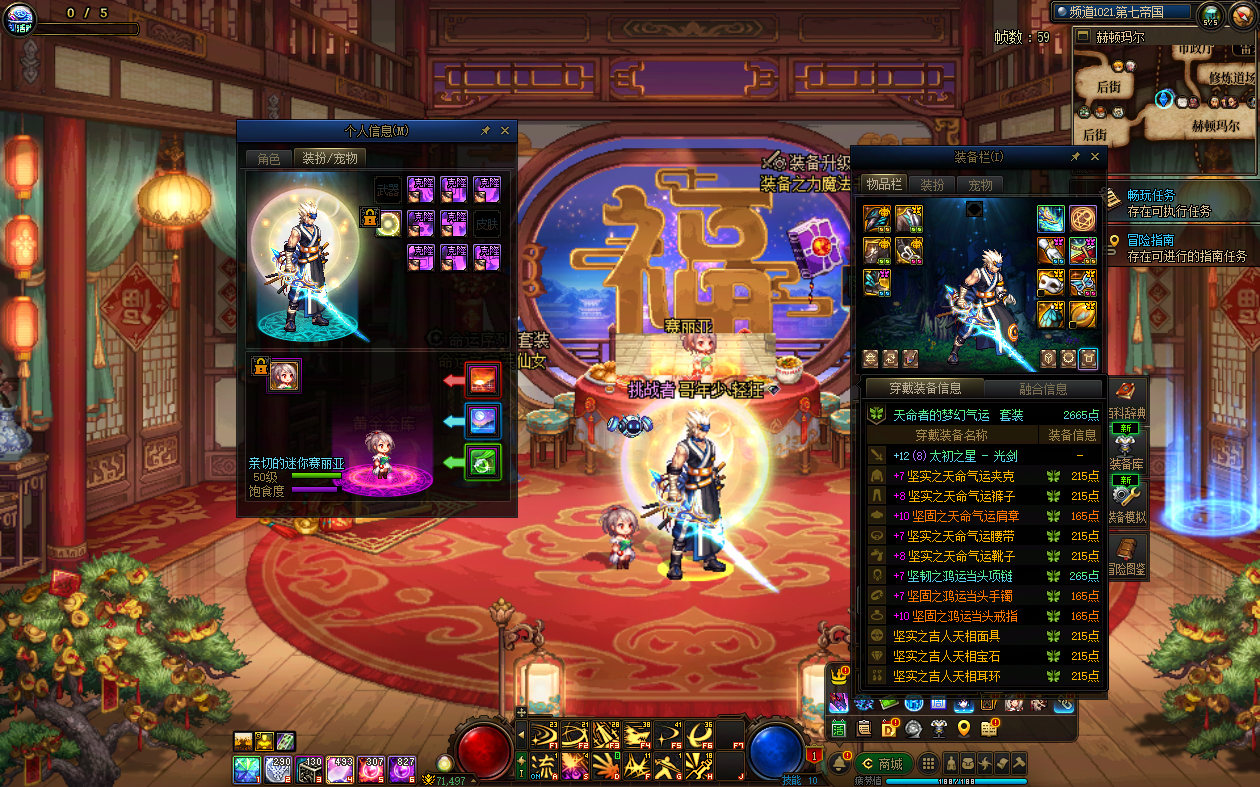
Task: Open the notification bell icon beside 商城
Action: click(x=838, y=764)
